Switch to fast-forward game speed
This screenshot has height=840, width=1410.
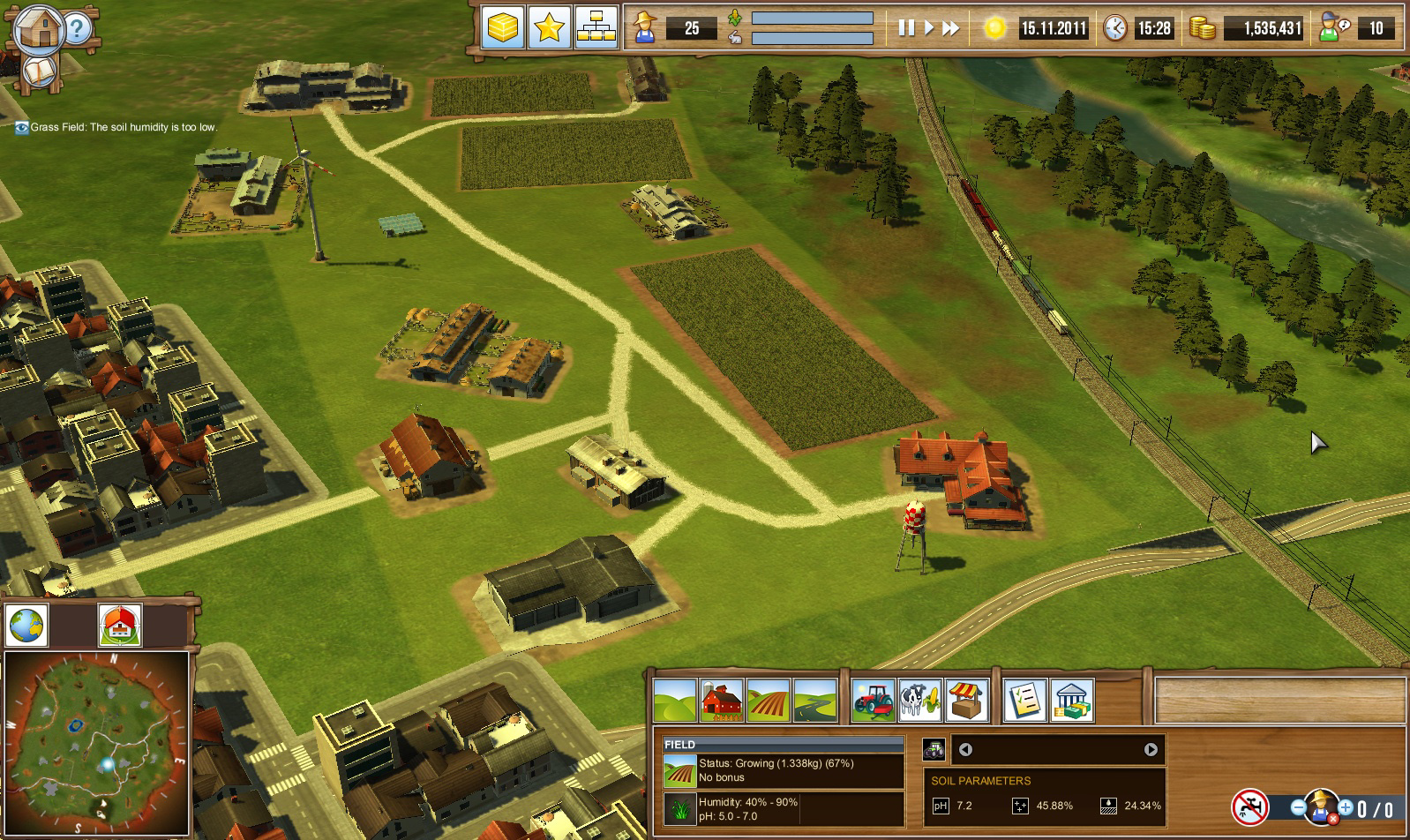(950, 28)
